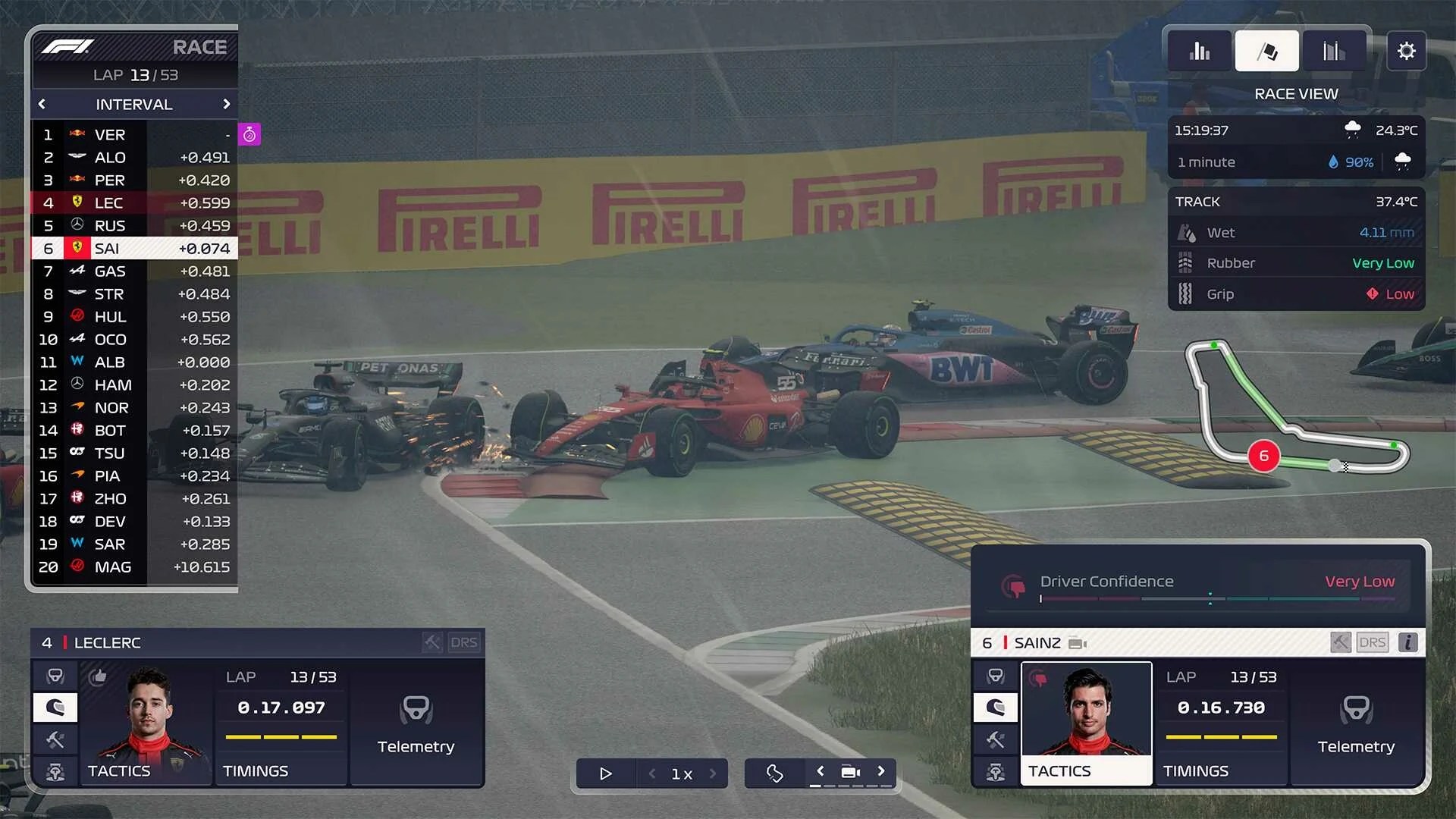This screenshot has height=819, width=1456.
Task: Select the pit timer toggle beside VER
Action: pos(250,133)
